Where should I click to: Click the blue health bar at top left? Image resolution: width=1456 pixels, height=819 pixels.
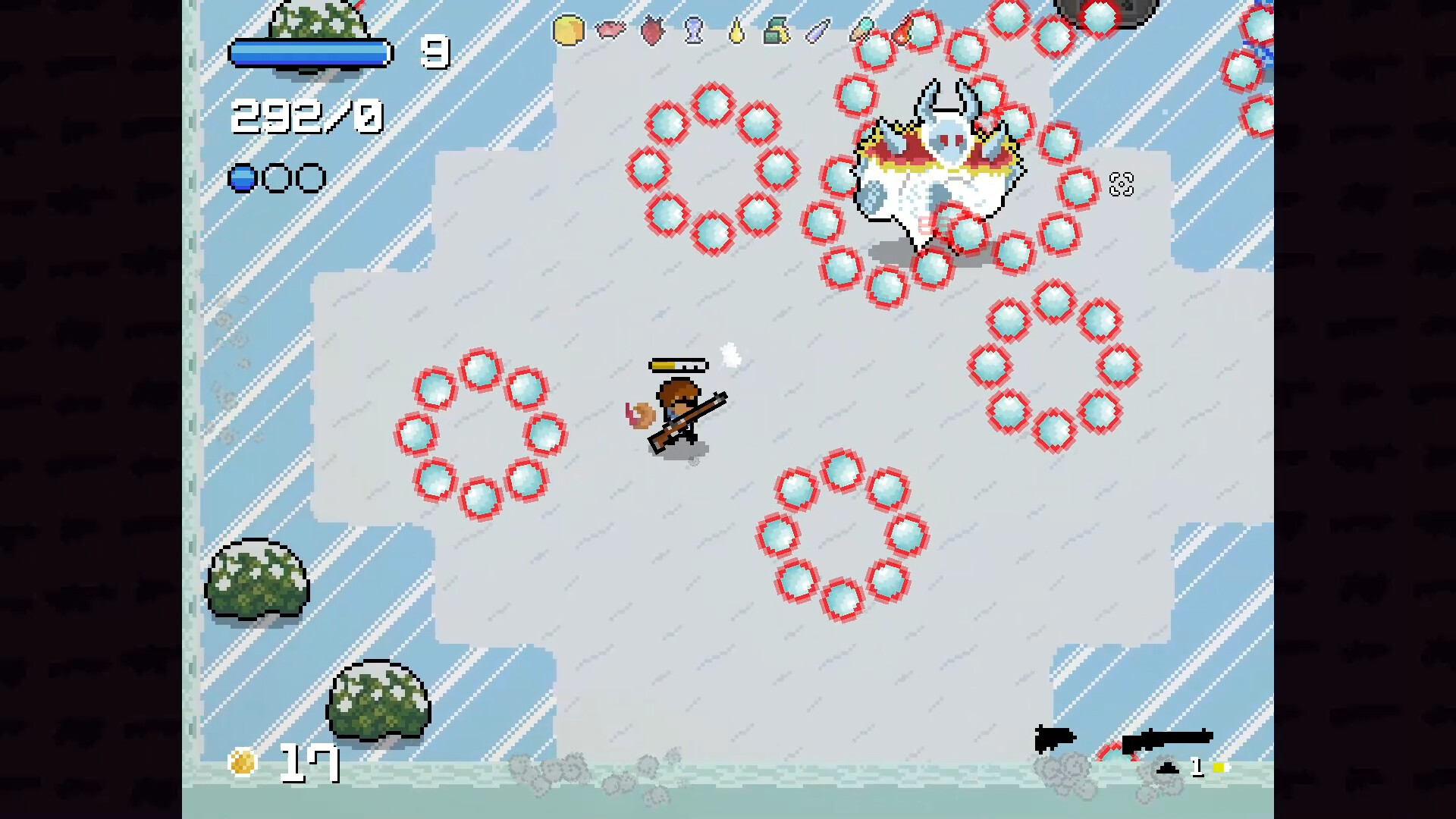pos(309,52)
